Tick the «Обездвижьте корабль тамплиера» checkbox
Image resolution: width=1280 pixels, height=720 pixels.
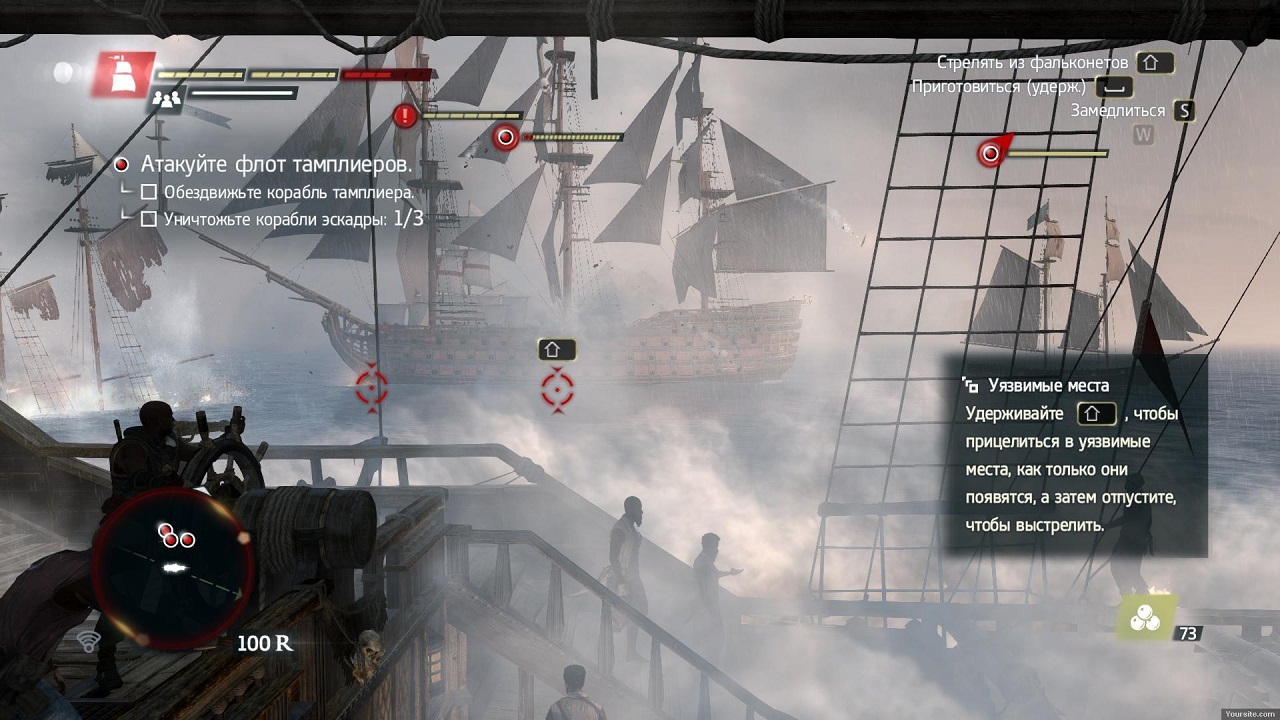[149, 191]
